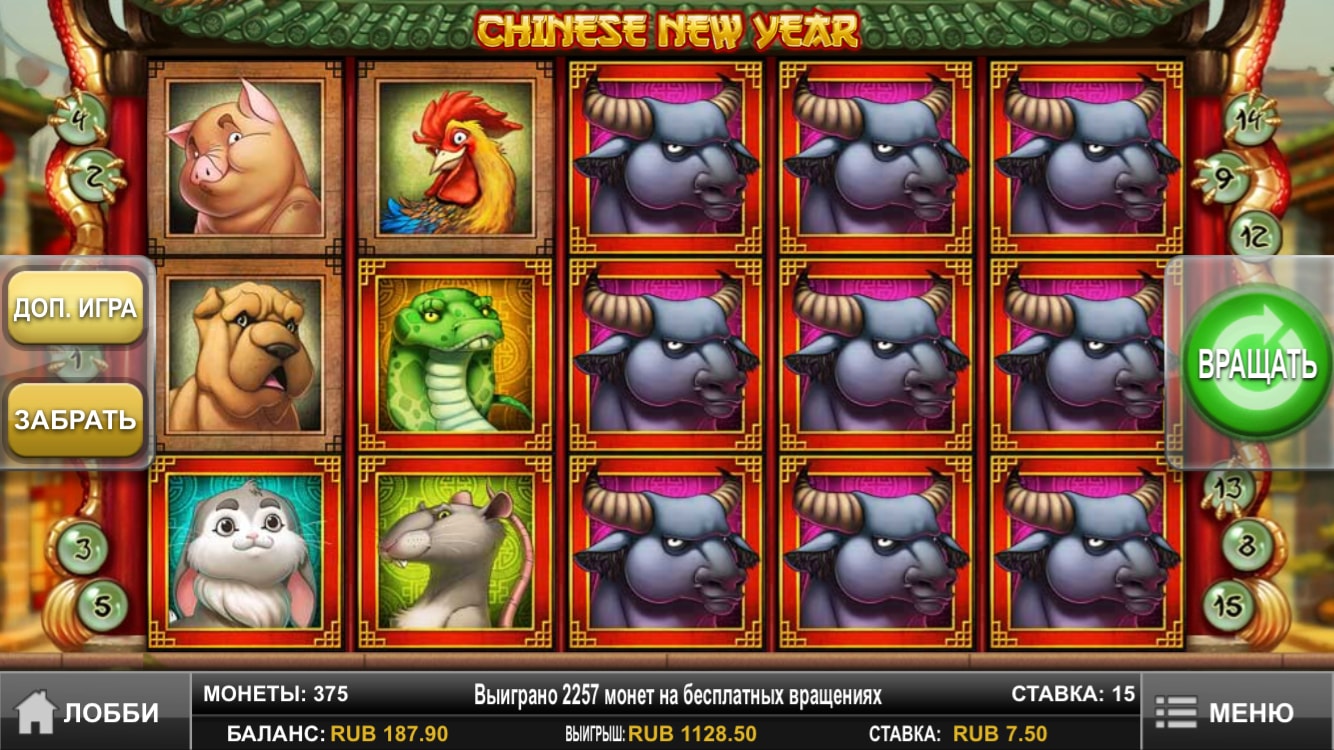Spin the reels with the green ВРАЩАТЬ button

[1256, 364]
